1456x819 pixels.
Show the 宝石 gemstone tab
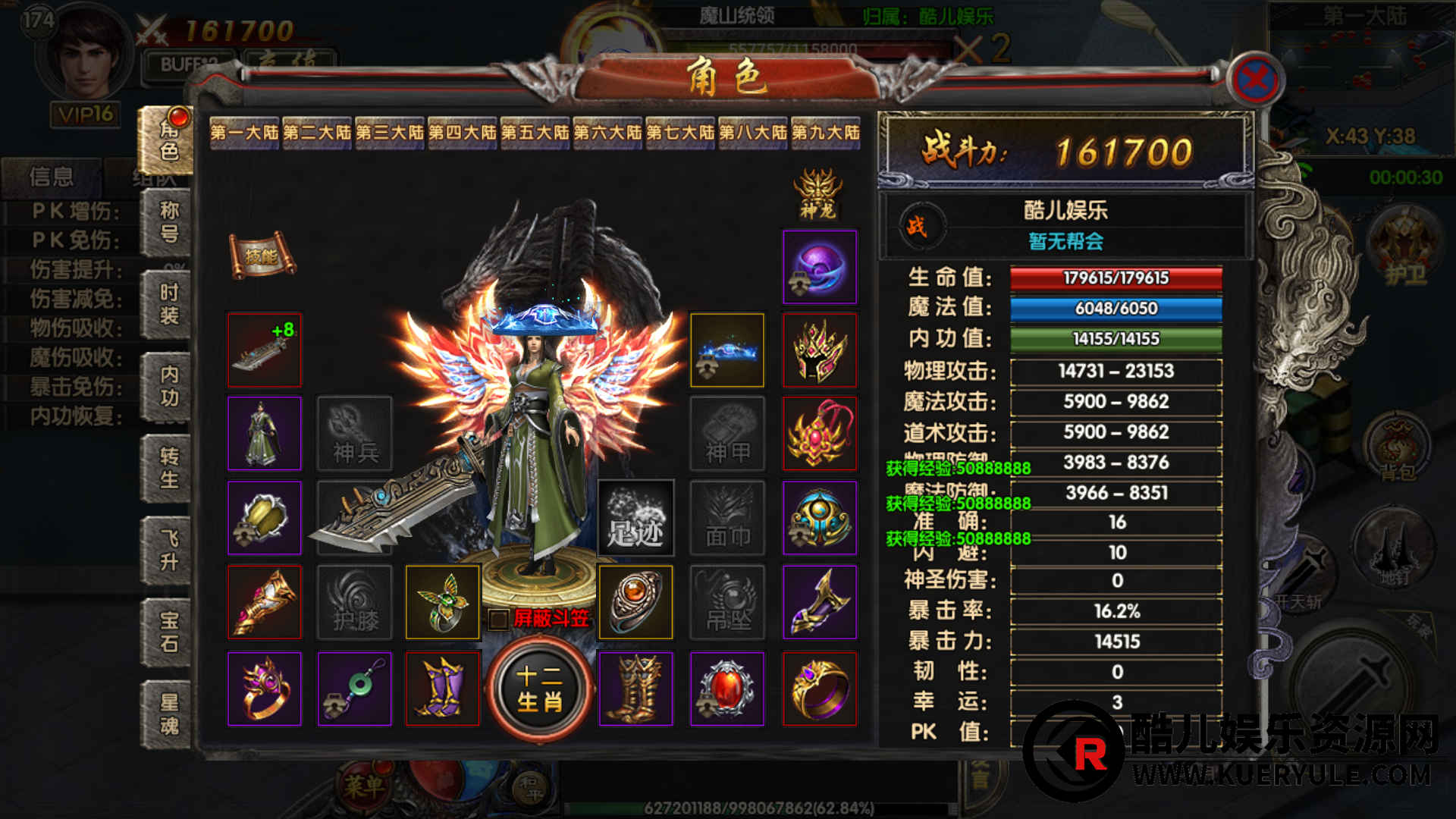click(169, 632)
